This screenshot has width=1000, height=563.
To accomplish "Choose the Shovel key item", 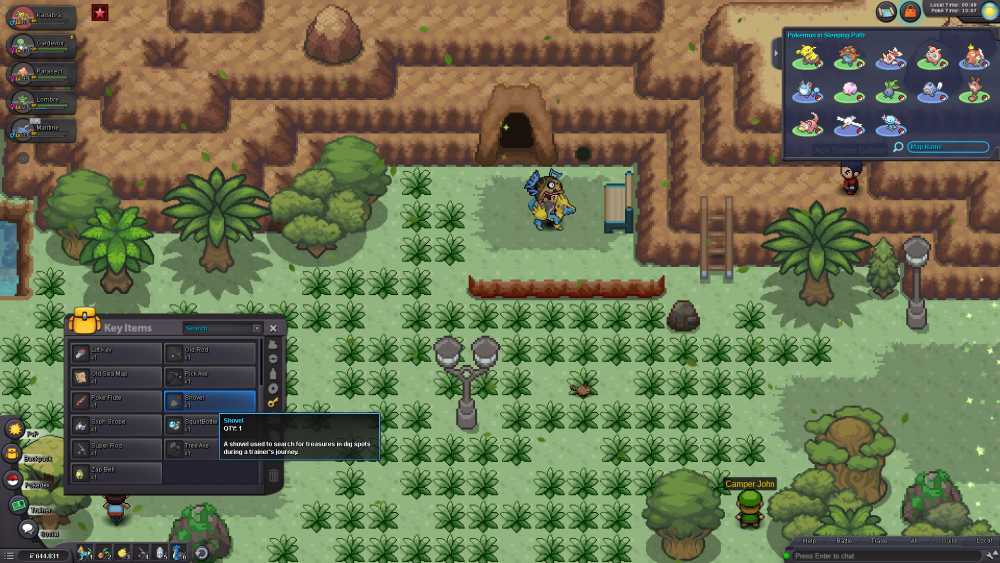I will click(210, 401).
